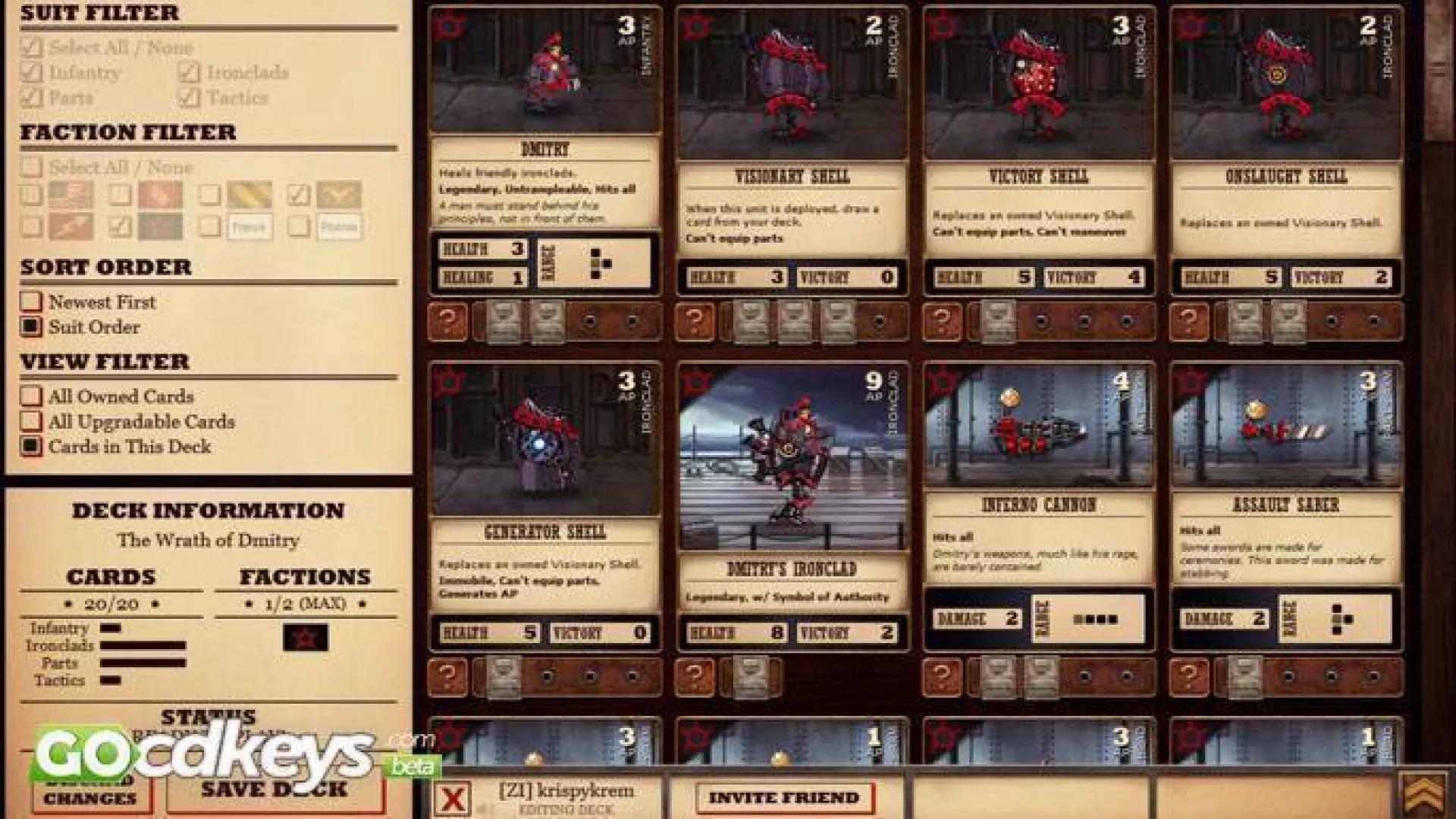Screen dimensions: 1456x819
Task: Select the Visionary Shell card
Action: coord(792,150)
